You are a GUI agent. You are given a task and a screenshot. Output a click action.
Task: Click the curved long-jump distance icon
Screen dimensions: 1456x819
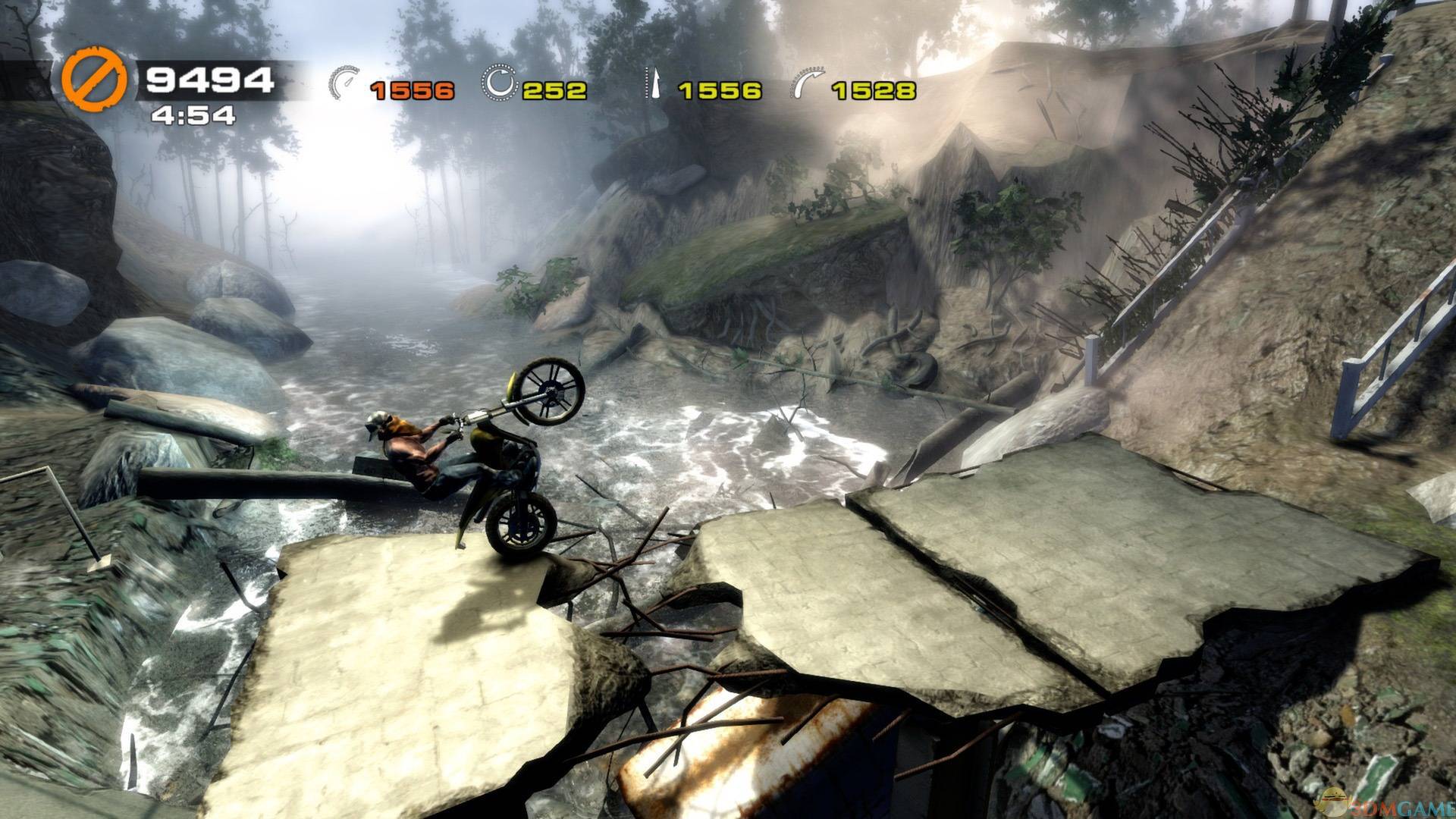(x=808, y=83)
